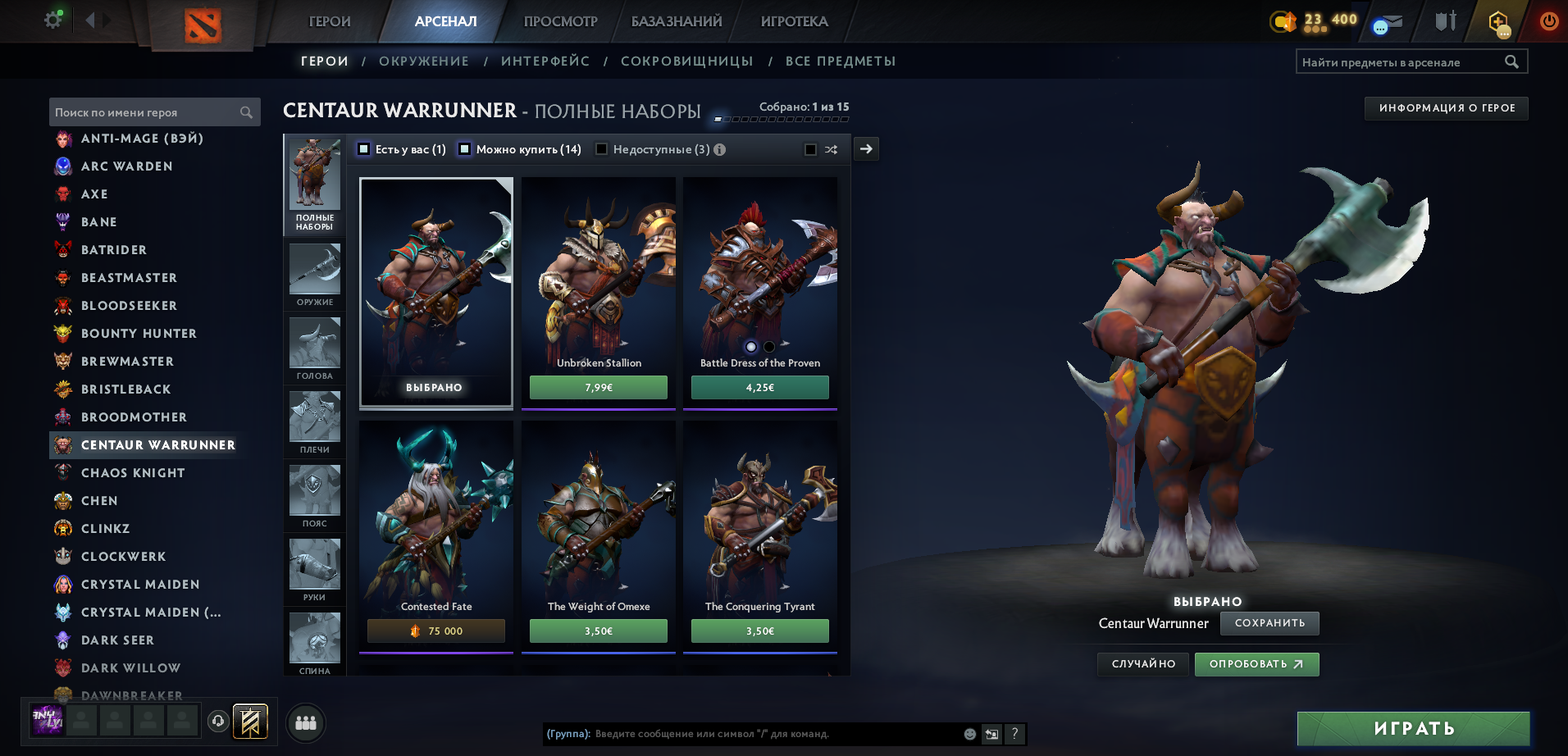
Task: Disable the 'Можно купить' filter checkbox
Action: coord(465,149)
